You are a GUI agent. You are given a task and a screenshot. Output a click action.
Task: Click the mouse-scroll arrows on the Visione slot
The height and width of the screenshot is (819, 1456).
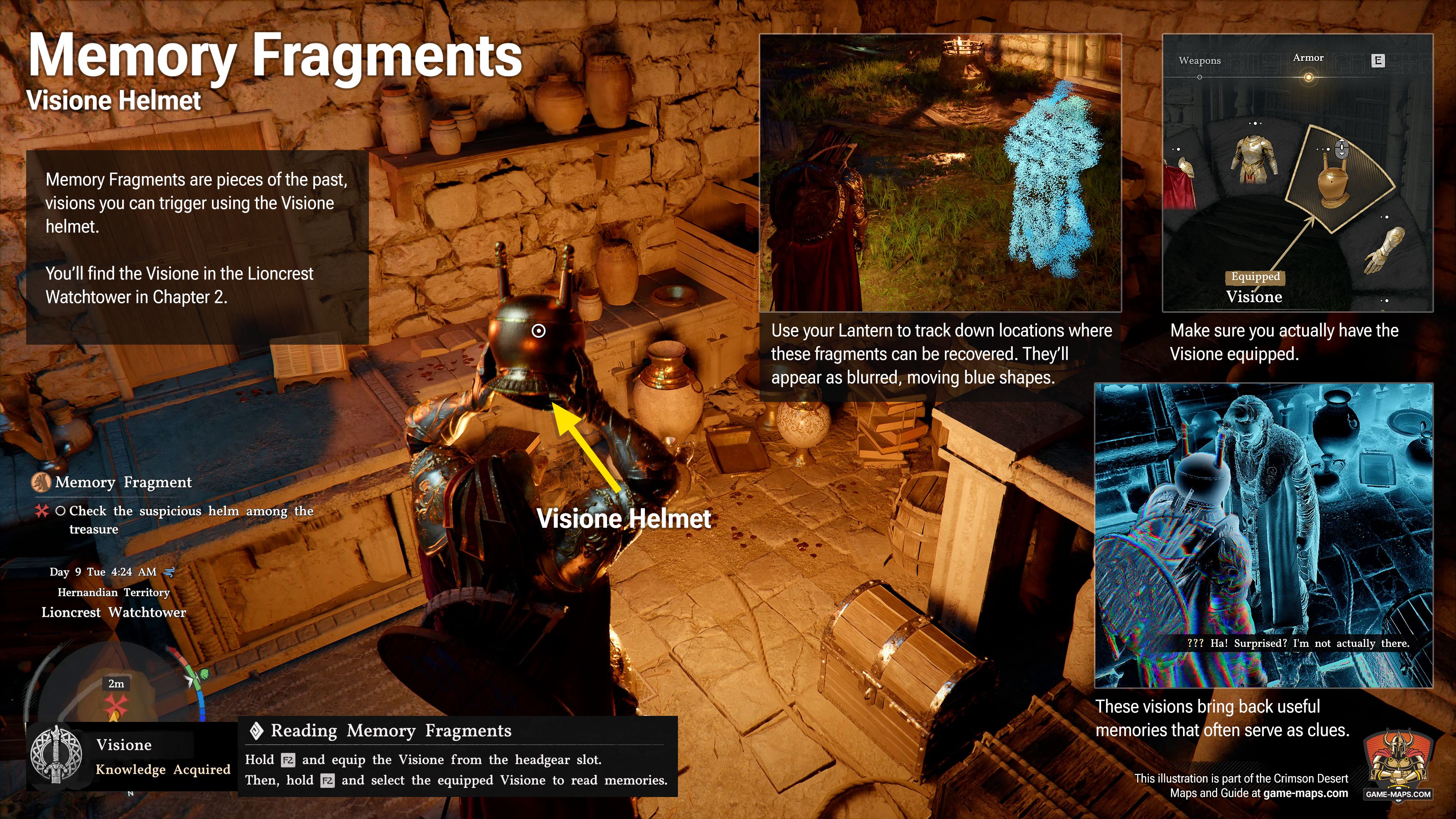click(1341, 149)
